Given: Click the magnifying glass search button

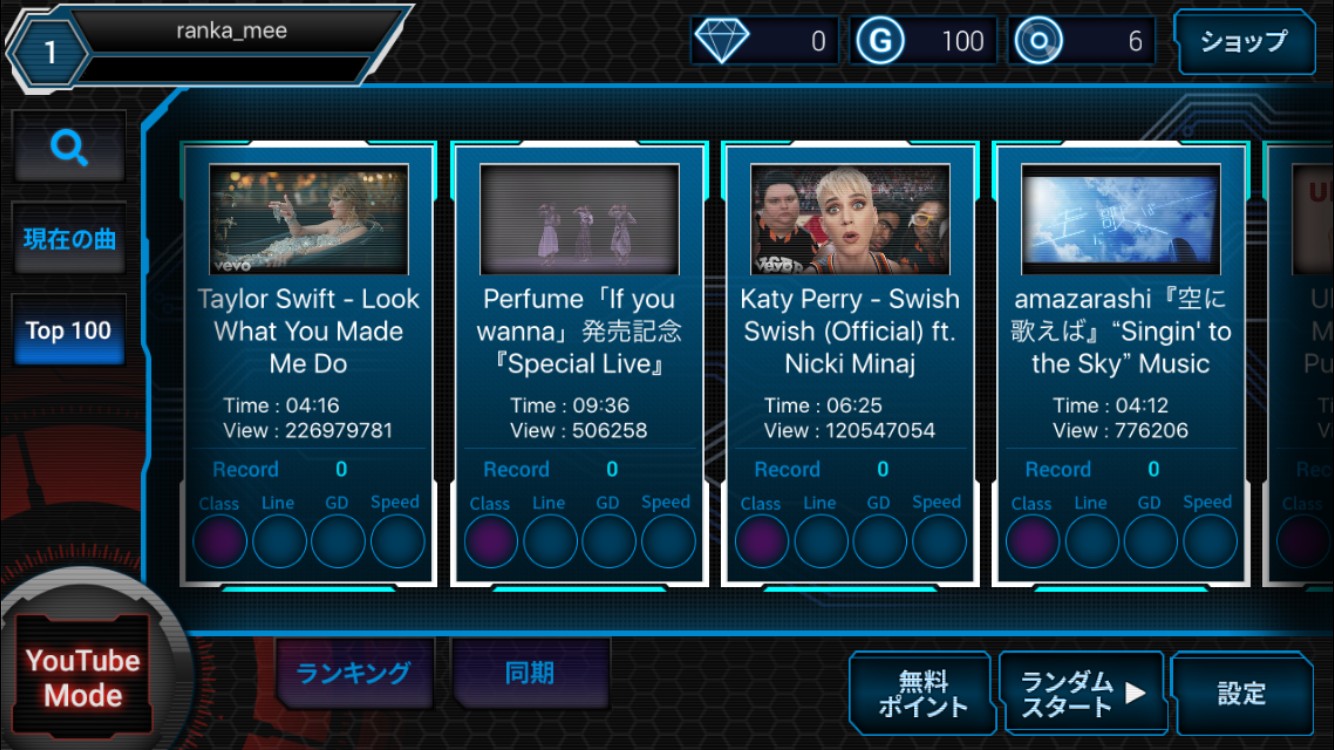Looking at the screenshot, I should point(69,149).
